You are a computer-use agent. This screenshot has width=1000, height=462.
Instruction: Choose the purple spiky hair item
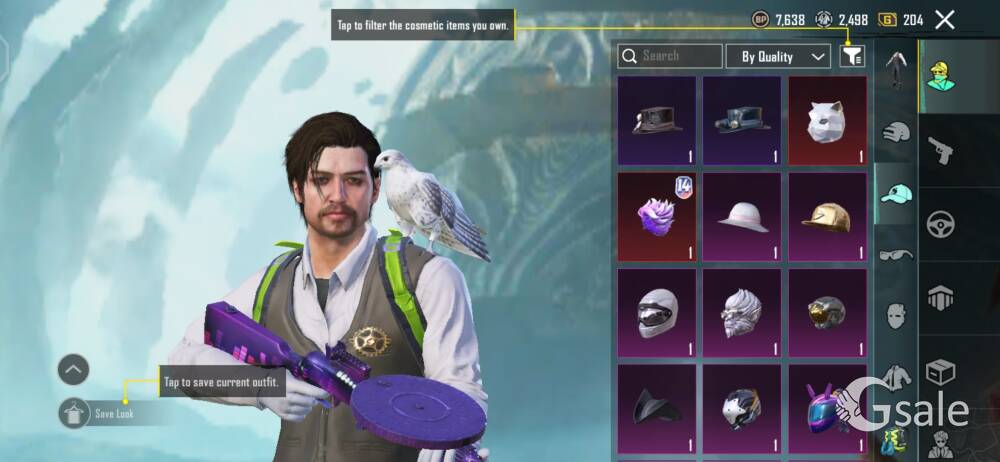[657, 215]
